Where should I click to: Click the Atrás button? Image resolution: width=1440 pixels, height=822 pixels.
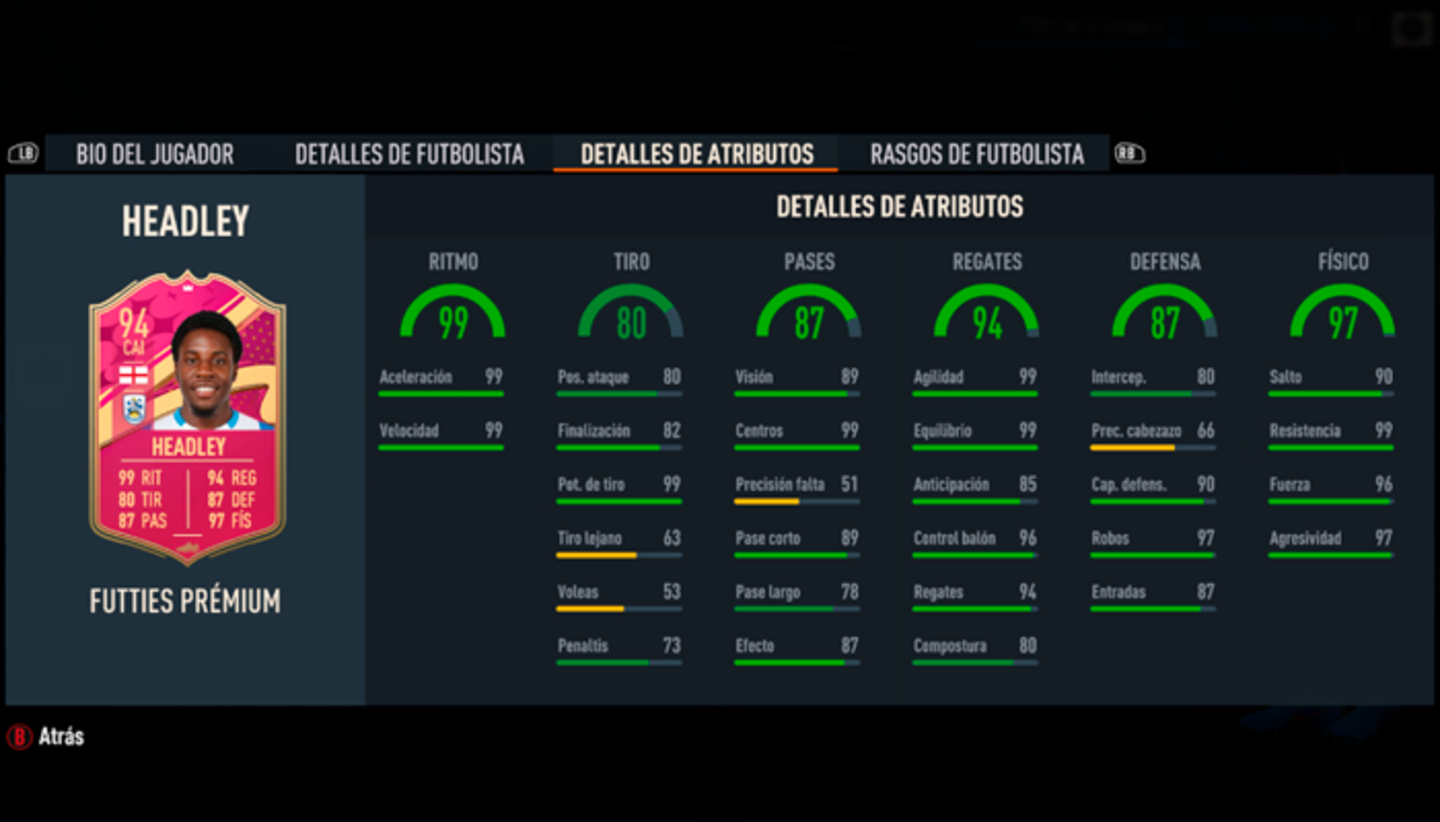pos(45,737)
